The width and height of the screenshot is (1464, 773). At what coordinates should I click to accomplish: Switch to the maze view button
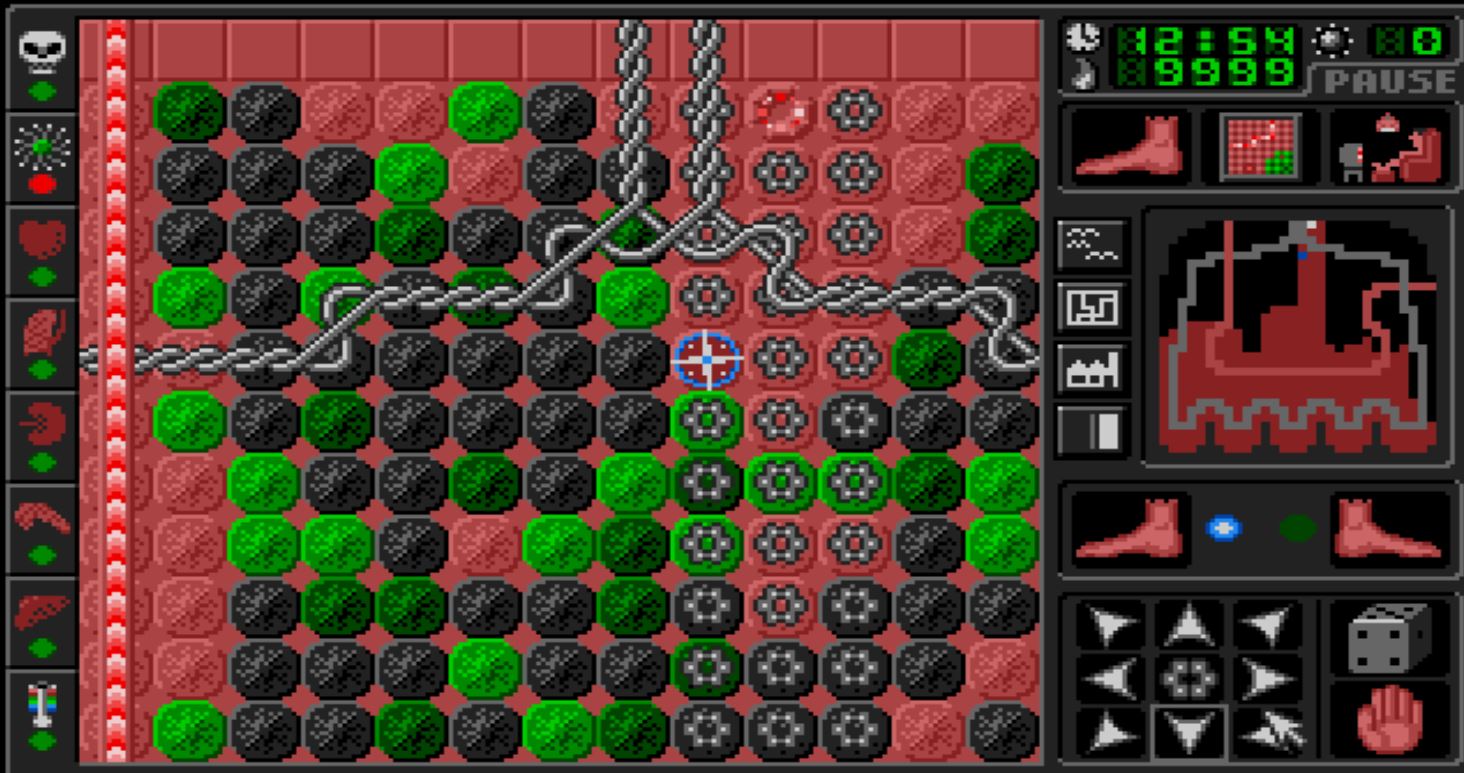(x=1092, y=307)
